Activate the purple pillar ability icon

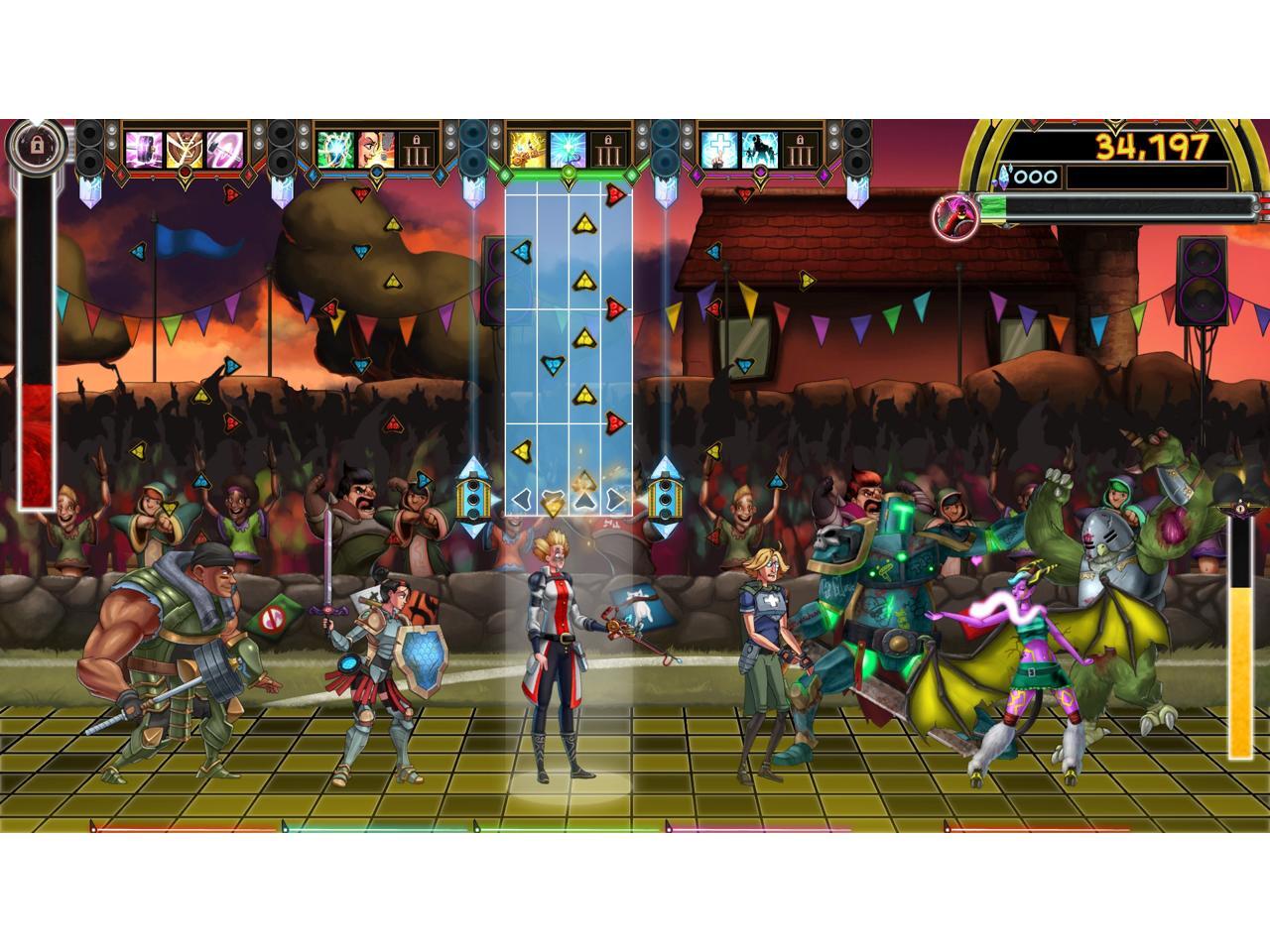[145, 149]
